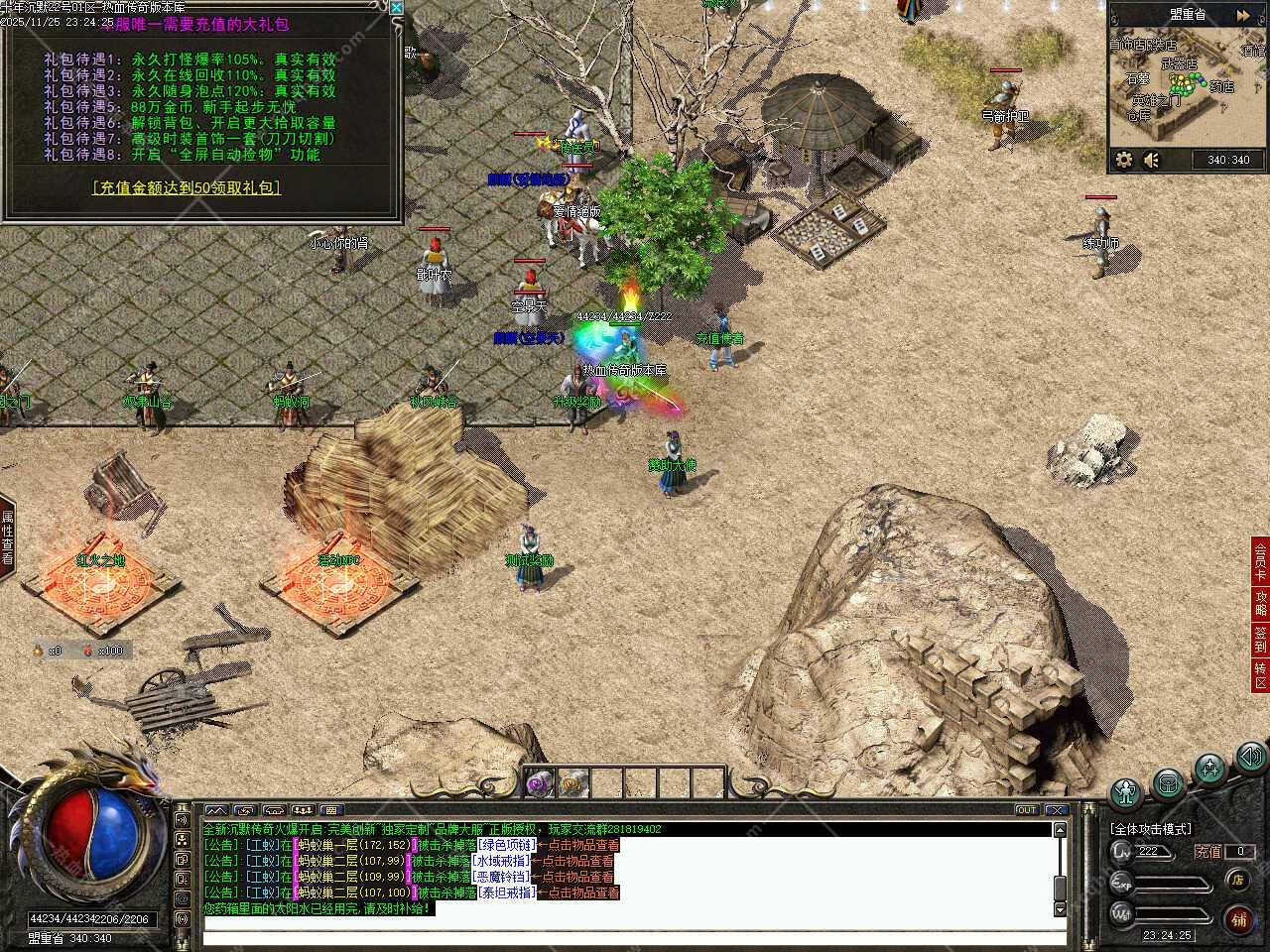Viewport: 1270px width, 952px height.
Task: Open settings via the minimap gear icon
Action: click(x=1124, y=160)
